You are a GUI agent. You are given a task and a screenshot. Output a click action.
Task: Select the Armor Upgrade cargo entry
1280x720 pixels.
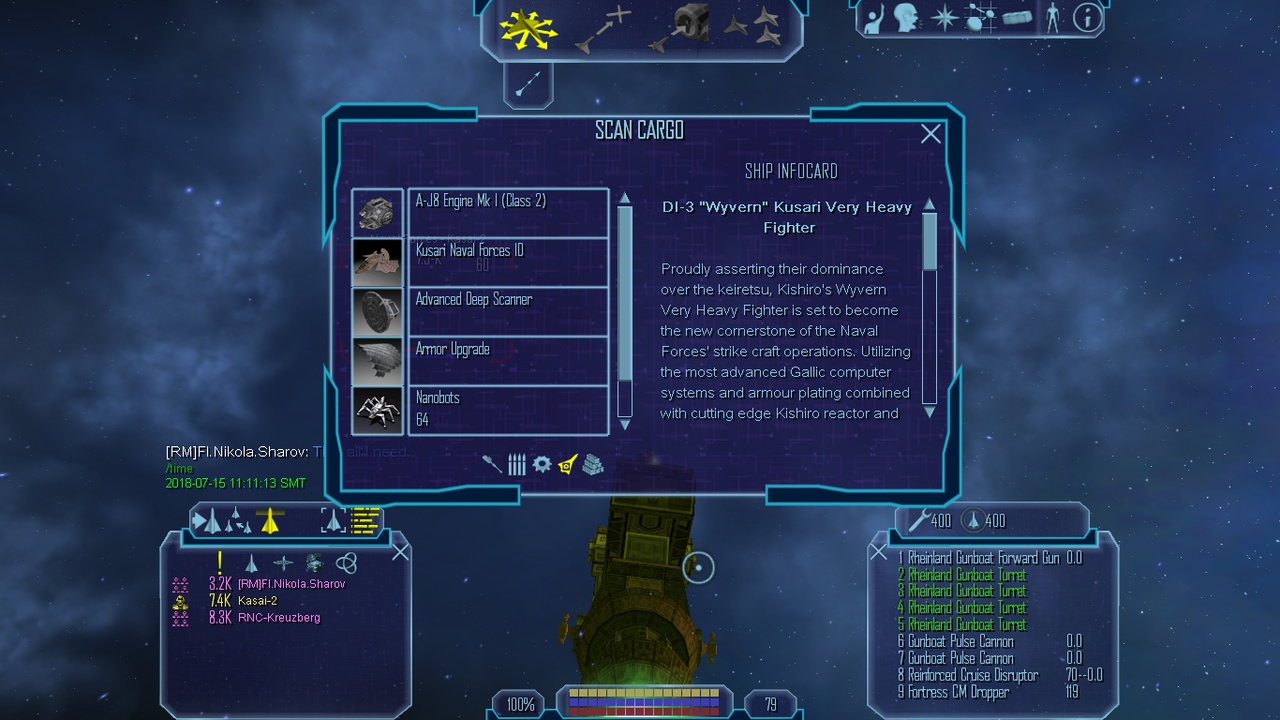click(507, 360)
